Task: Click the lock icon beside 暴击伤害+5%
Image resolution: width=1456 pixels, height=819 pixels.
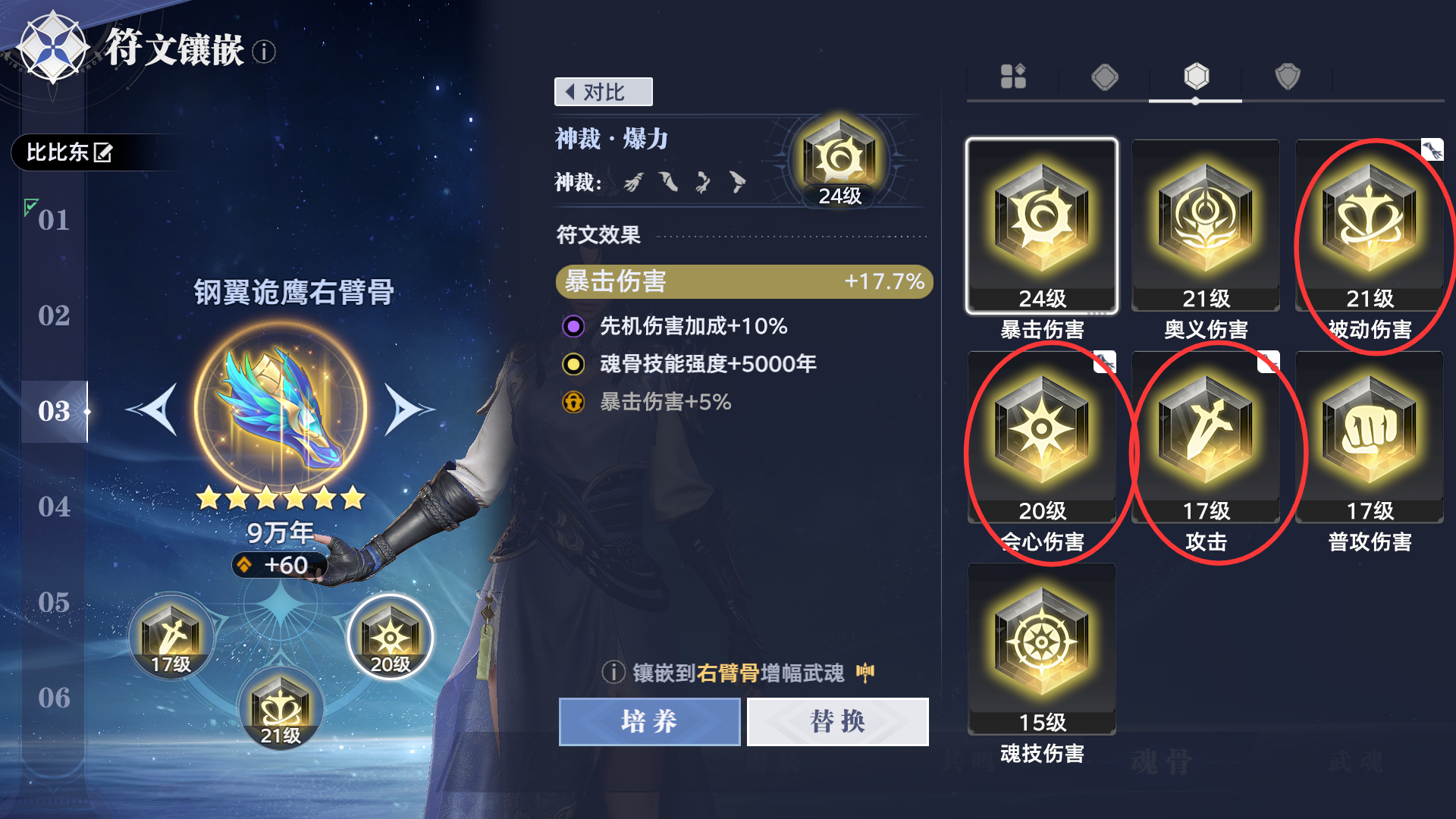Action: [574, 403]
